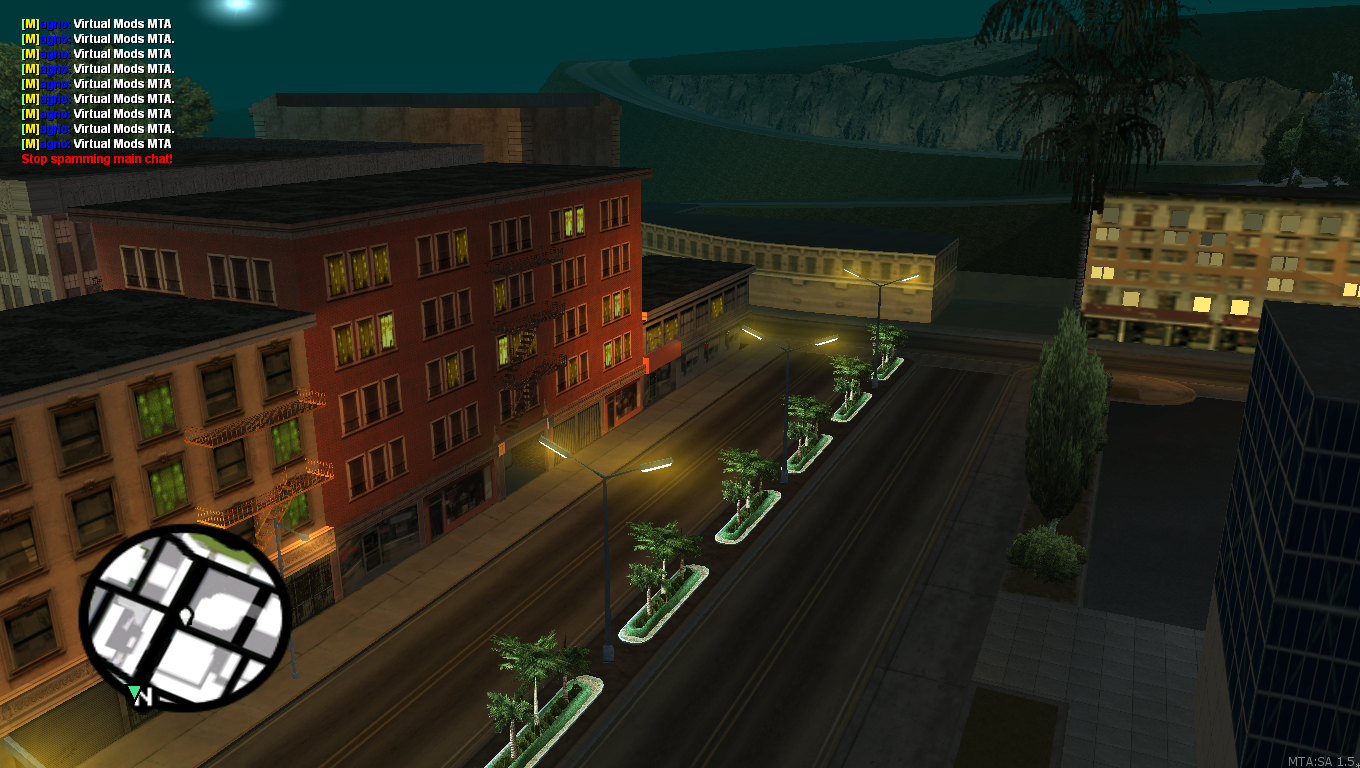Click the MTA:SA 1.5 version watermark
This screenshot has height=768, width=1360.
click(1320, 760)
